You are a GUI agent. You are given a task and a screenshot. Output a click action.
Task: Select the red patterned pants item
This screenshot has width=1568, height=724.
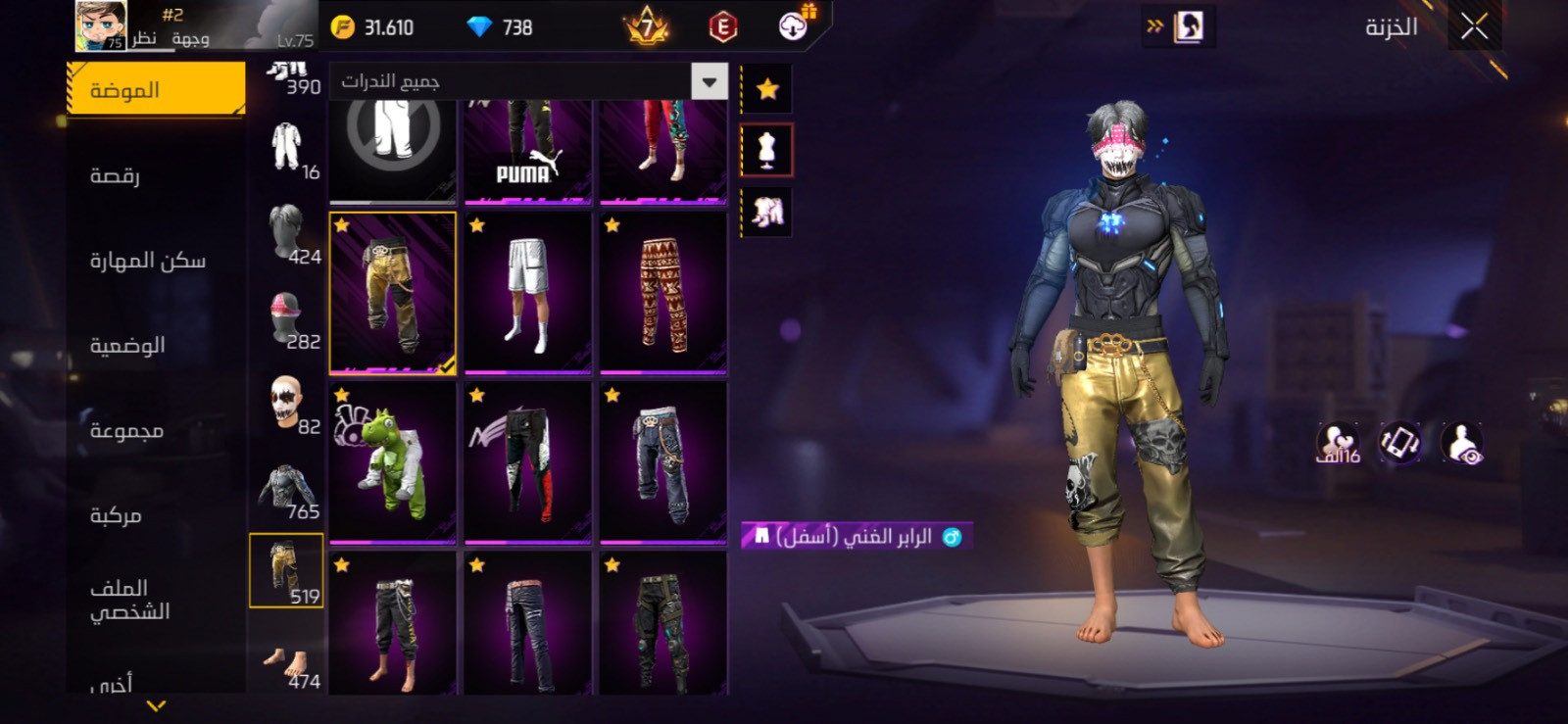point(662,293)
